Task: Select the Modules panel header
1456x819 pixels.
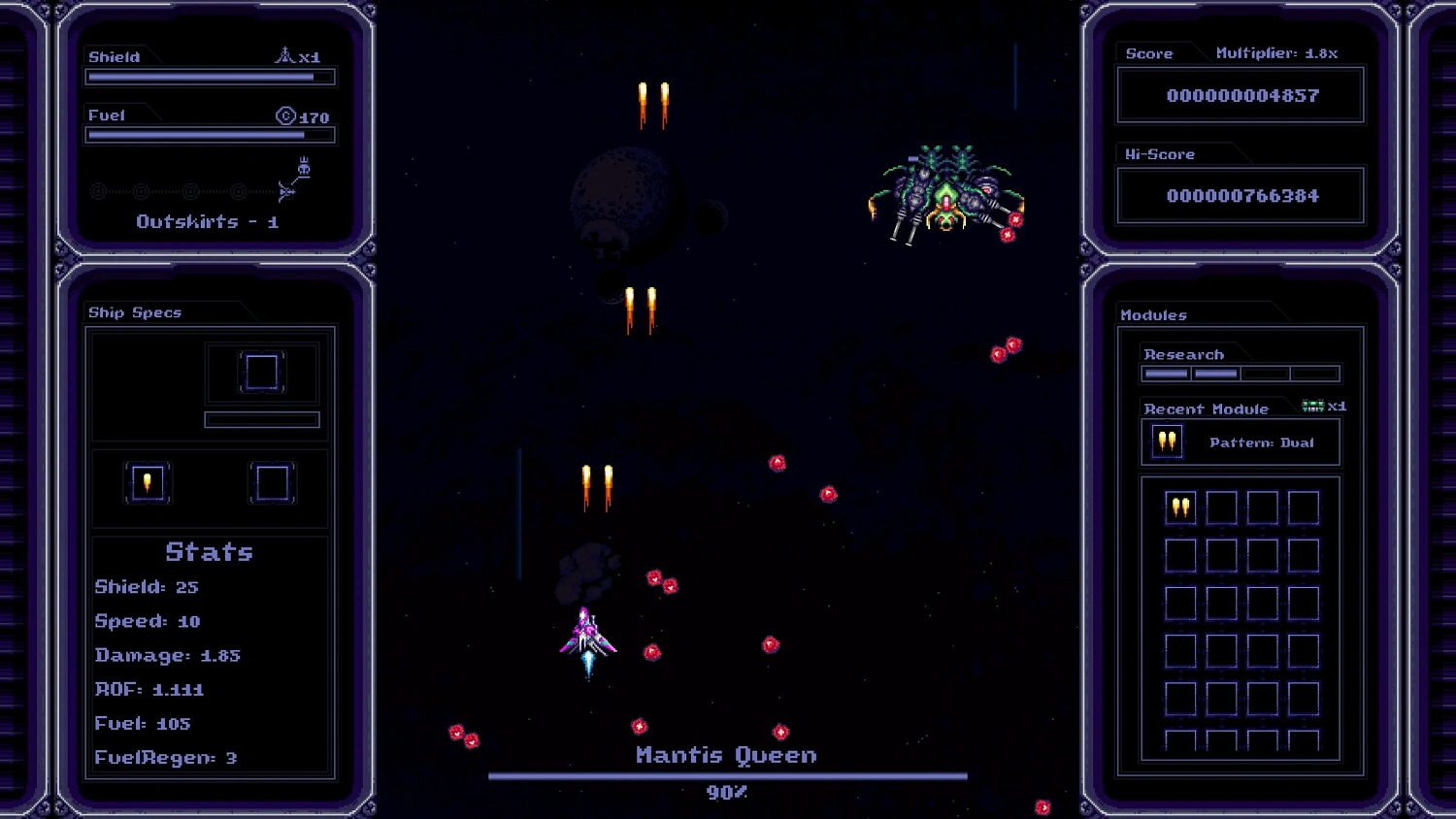Action: click(x=1154, y=314)
